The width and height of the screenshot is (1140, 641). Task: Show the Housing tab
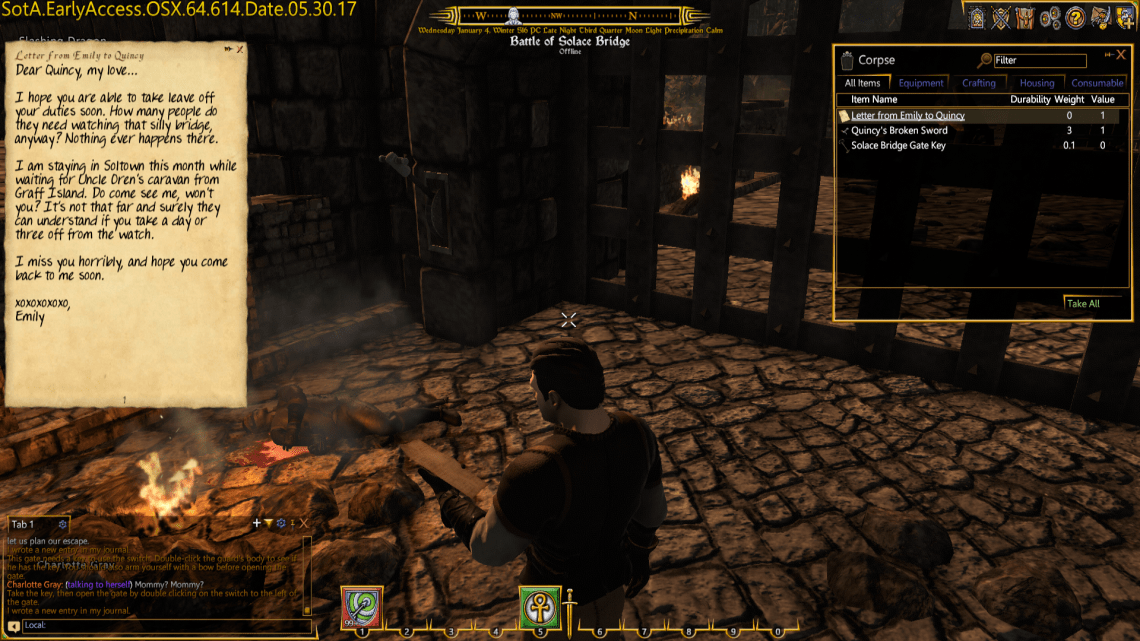(1037, 84)
